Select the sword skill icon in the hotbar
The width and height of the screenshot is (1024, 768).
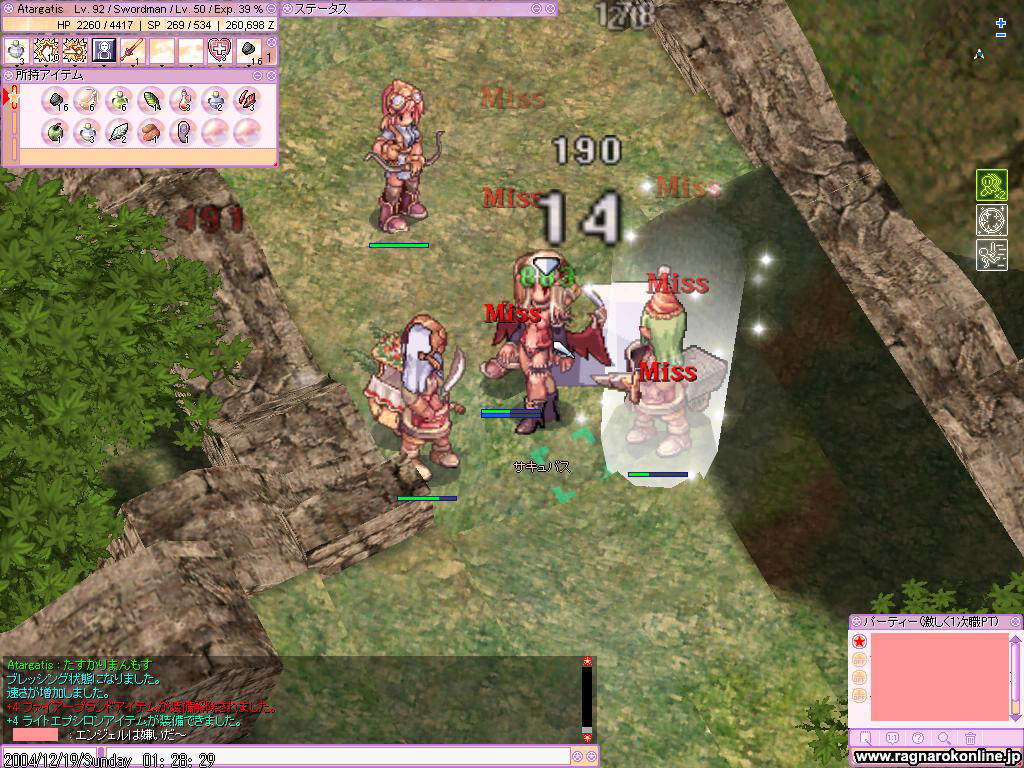[x=133, y=50]
